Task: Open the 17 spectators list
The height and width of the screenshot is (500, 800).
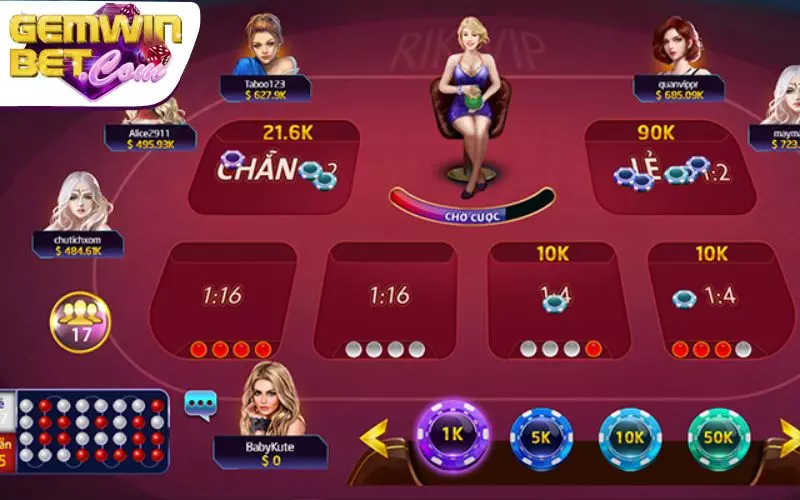Action: (x=80, y=322)
